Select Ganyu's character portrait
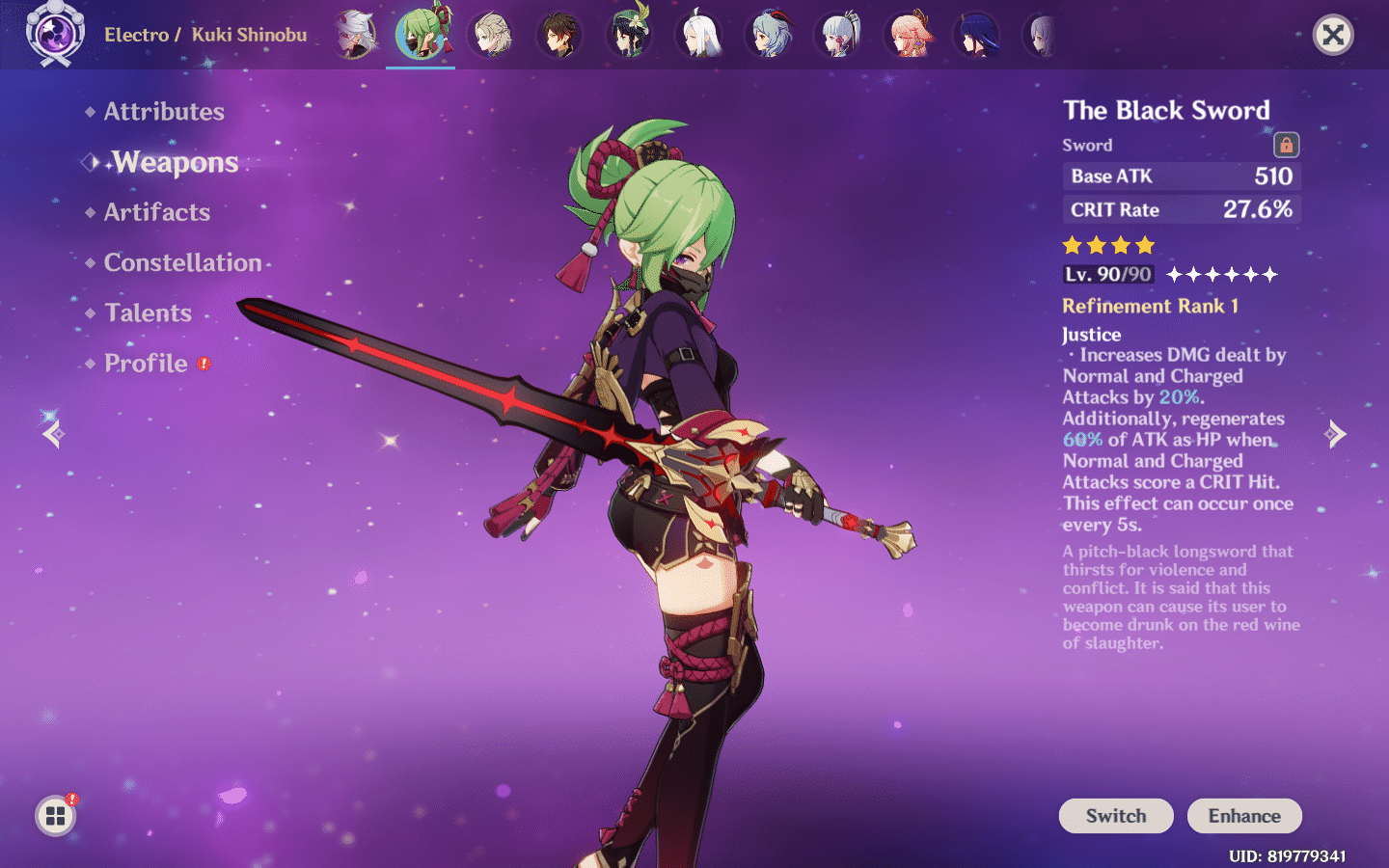The height and width of the screenshot is (868, 1389). 770,35
